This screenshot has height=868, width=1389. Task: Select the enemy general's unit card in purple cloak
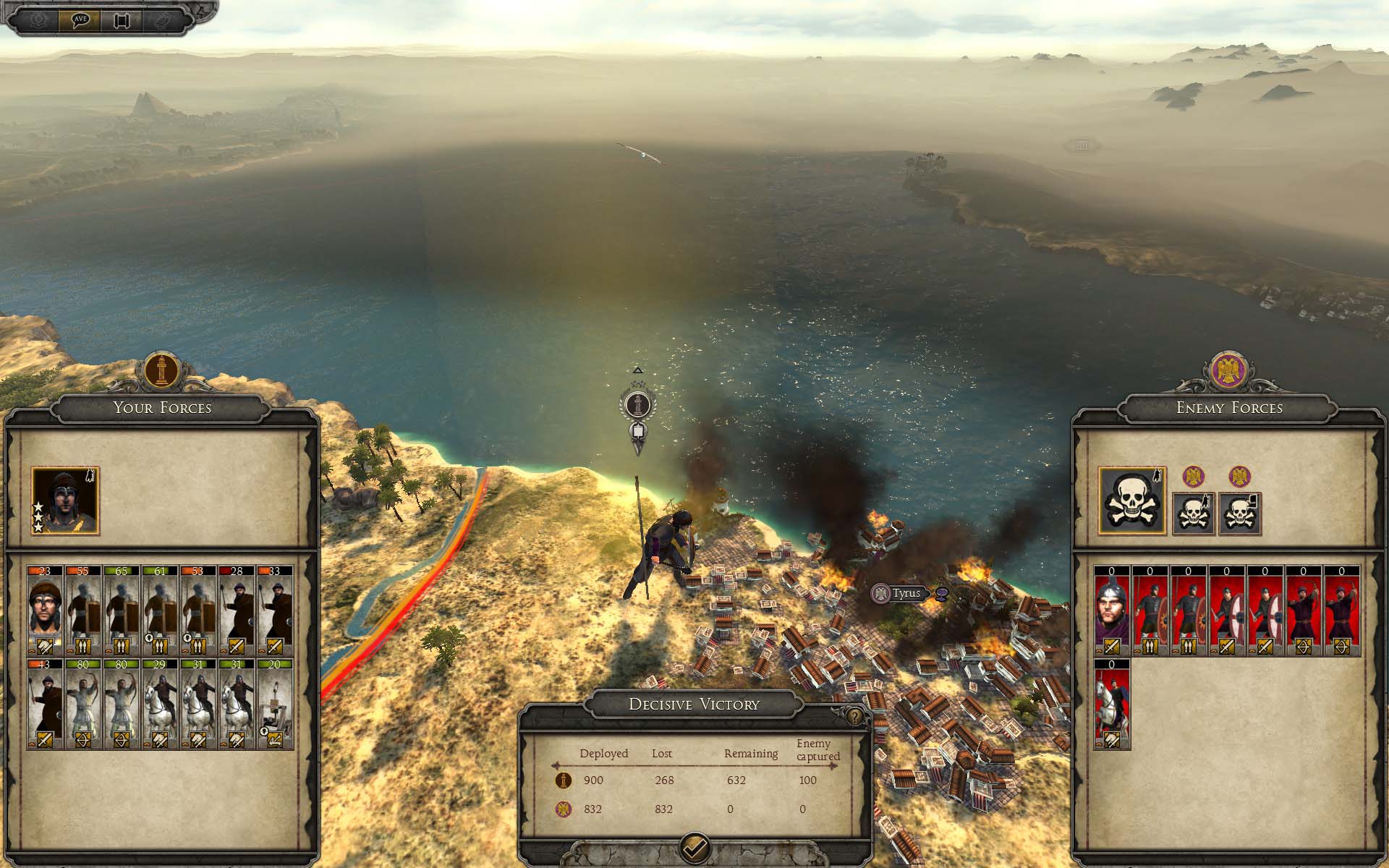coord(1112,610)
